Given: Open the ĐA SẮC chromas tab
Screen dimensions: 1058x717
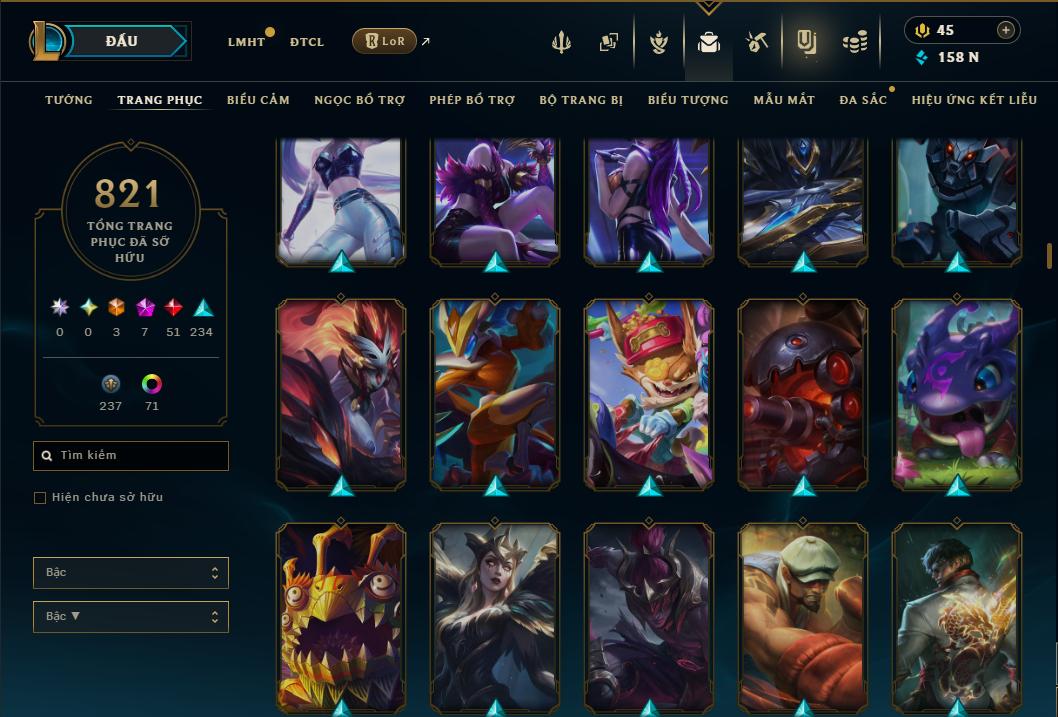Looking at the screenshot, I should pyautogui.click(x=863, y=100).
